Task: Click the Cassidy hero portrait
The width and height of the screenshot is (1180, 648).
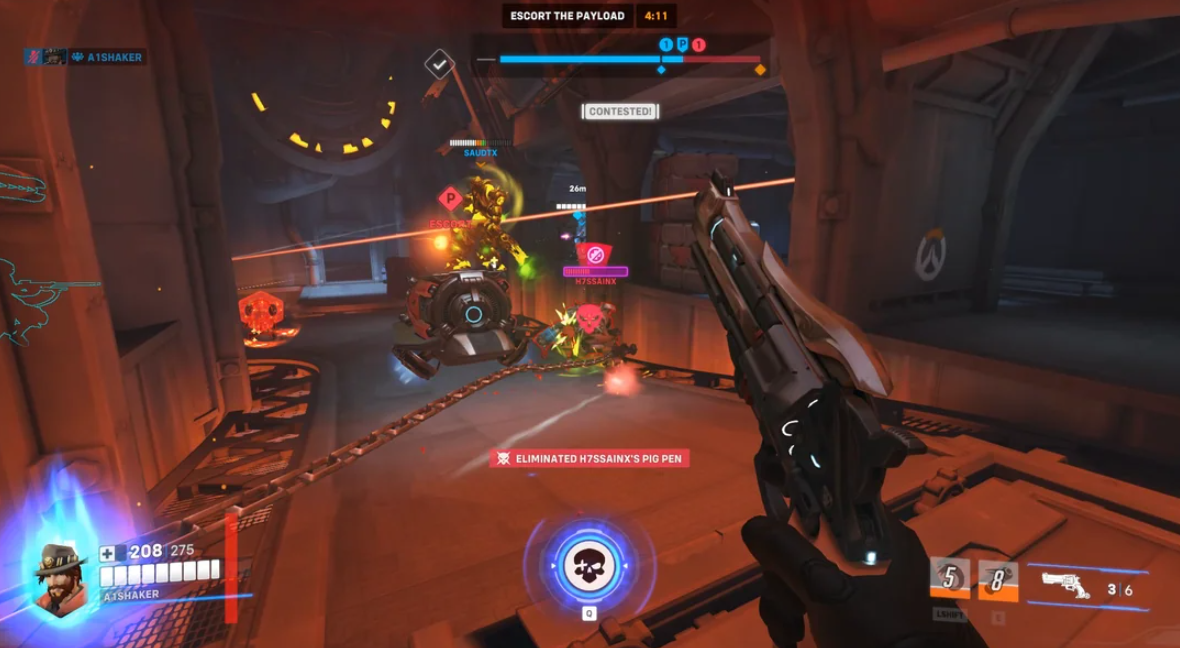Action: point(60,578)
